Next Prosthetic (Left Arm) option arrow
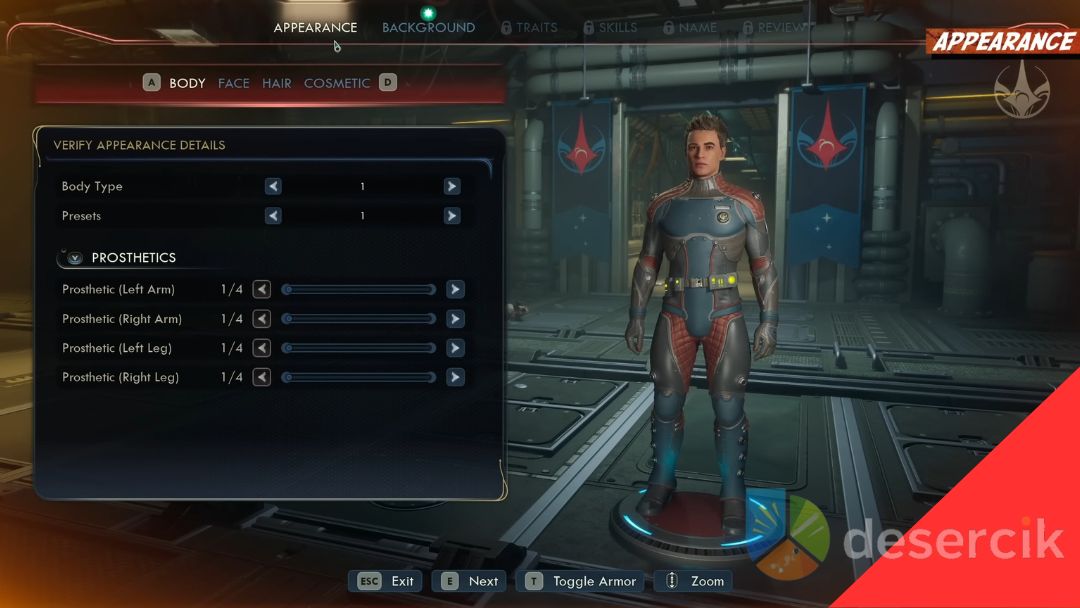 (x=455, y=290)
